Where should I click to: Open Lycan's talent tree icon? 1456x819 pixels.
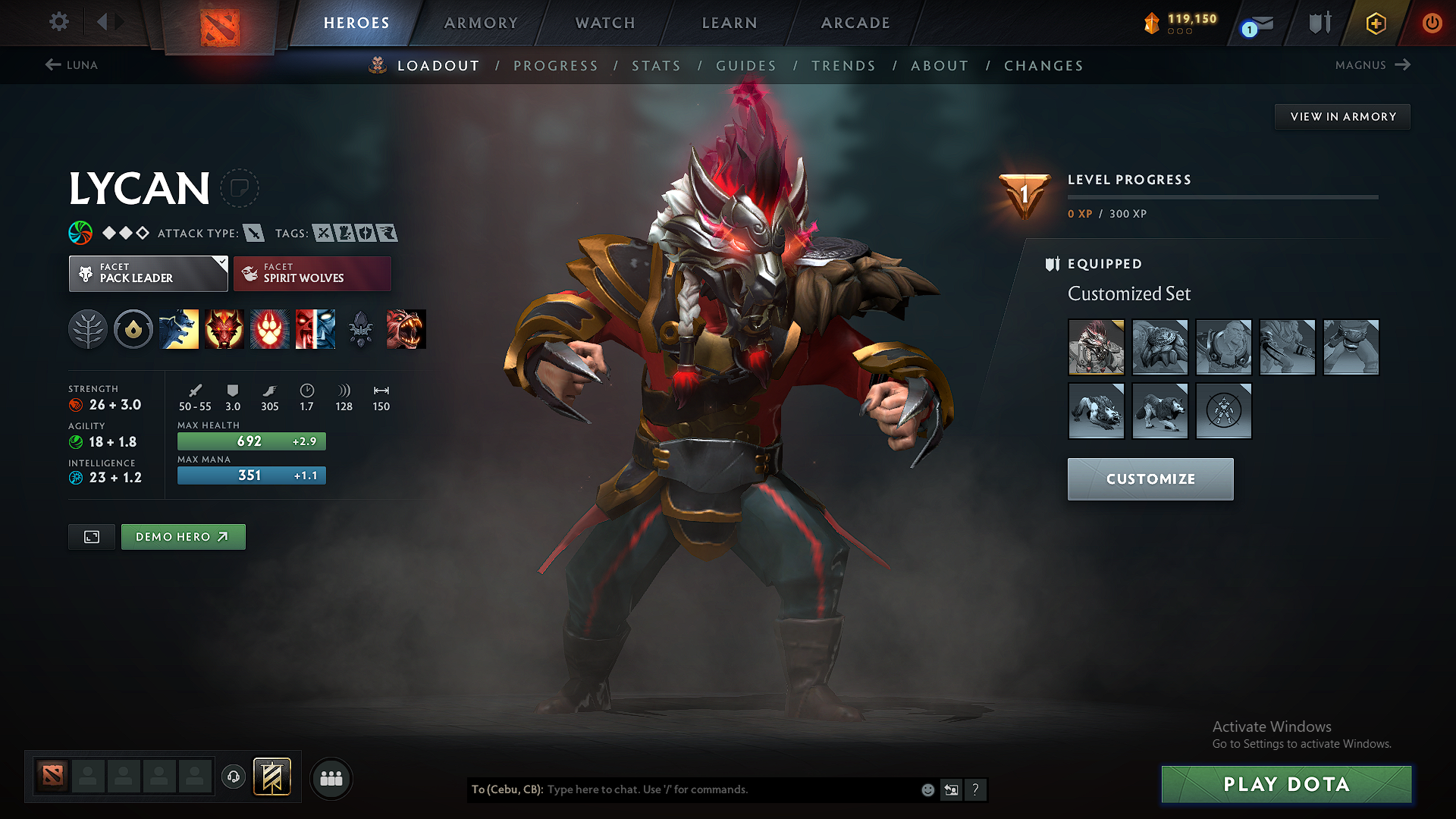(x=88, y=329)
